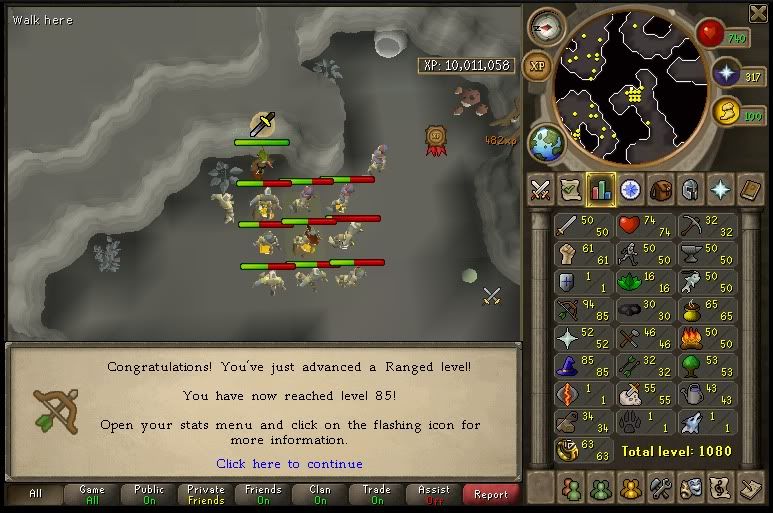Open the world map globe
The width and height of the screenshot is (773, 513).
coord(546,143)
